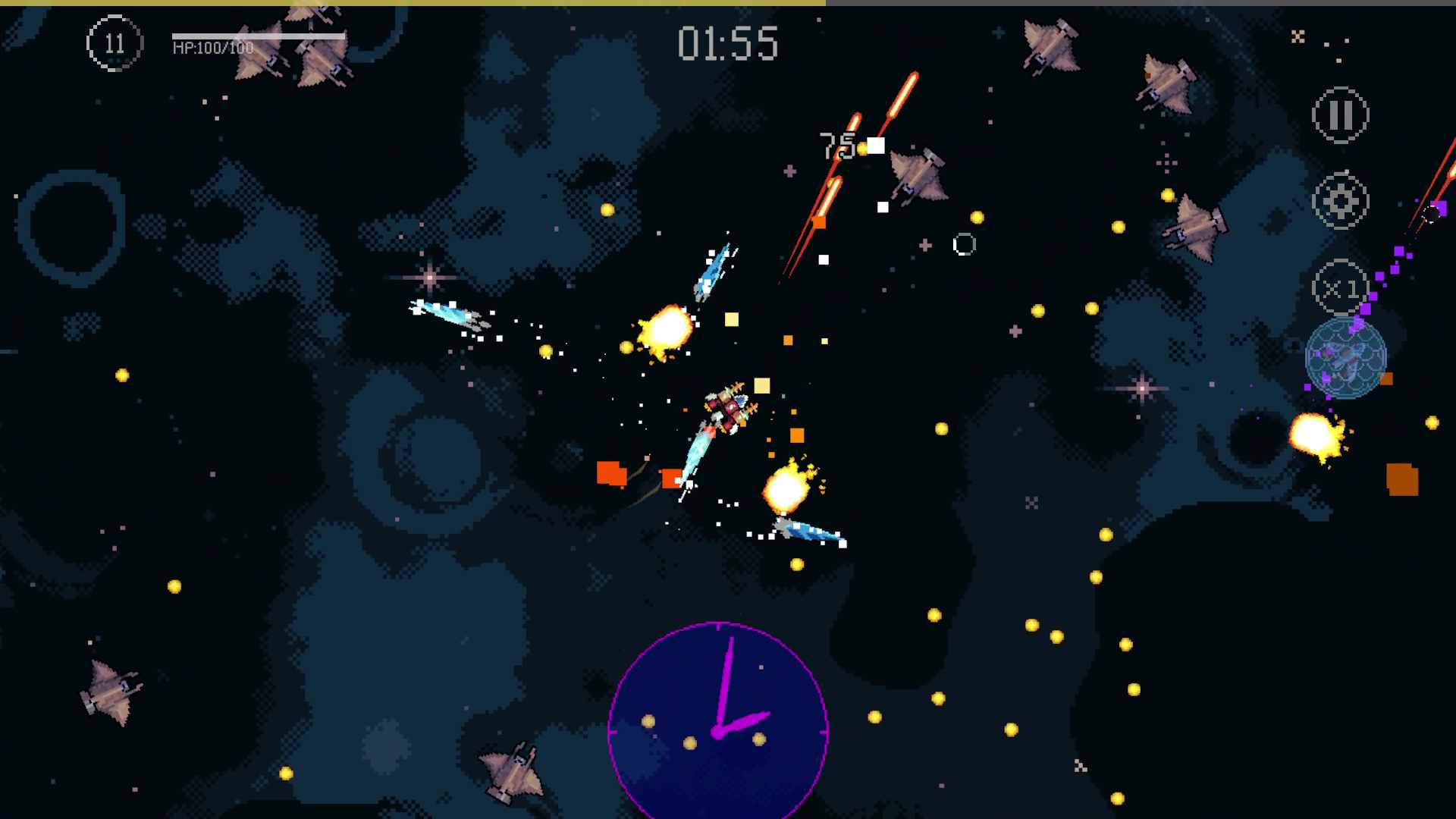
Task: Tap the ×1 game speed multiplier button
Action: 1339,287
